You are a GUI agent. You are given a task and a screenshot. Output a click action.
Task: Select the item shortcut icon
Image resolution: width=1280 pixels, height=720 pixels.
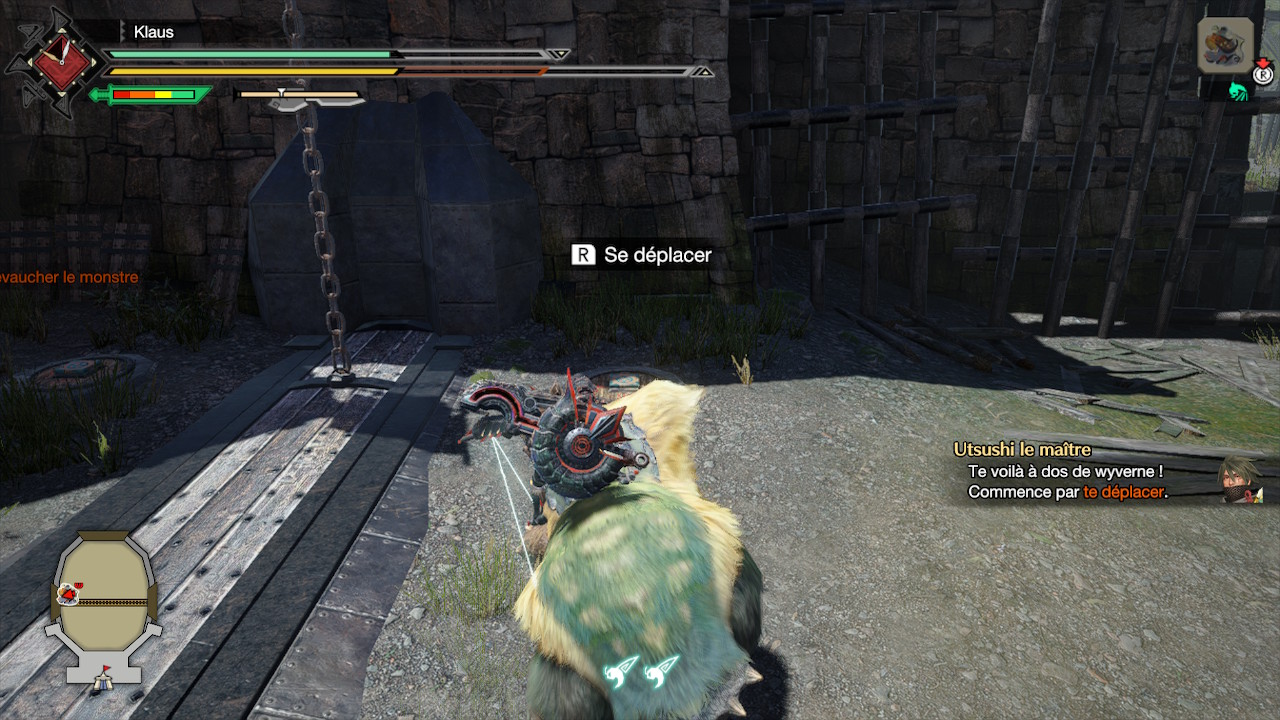(x=1225, y=46)
